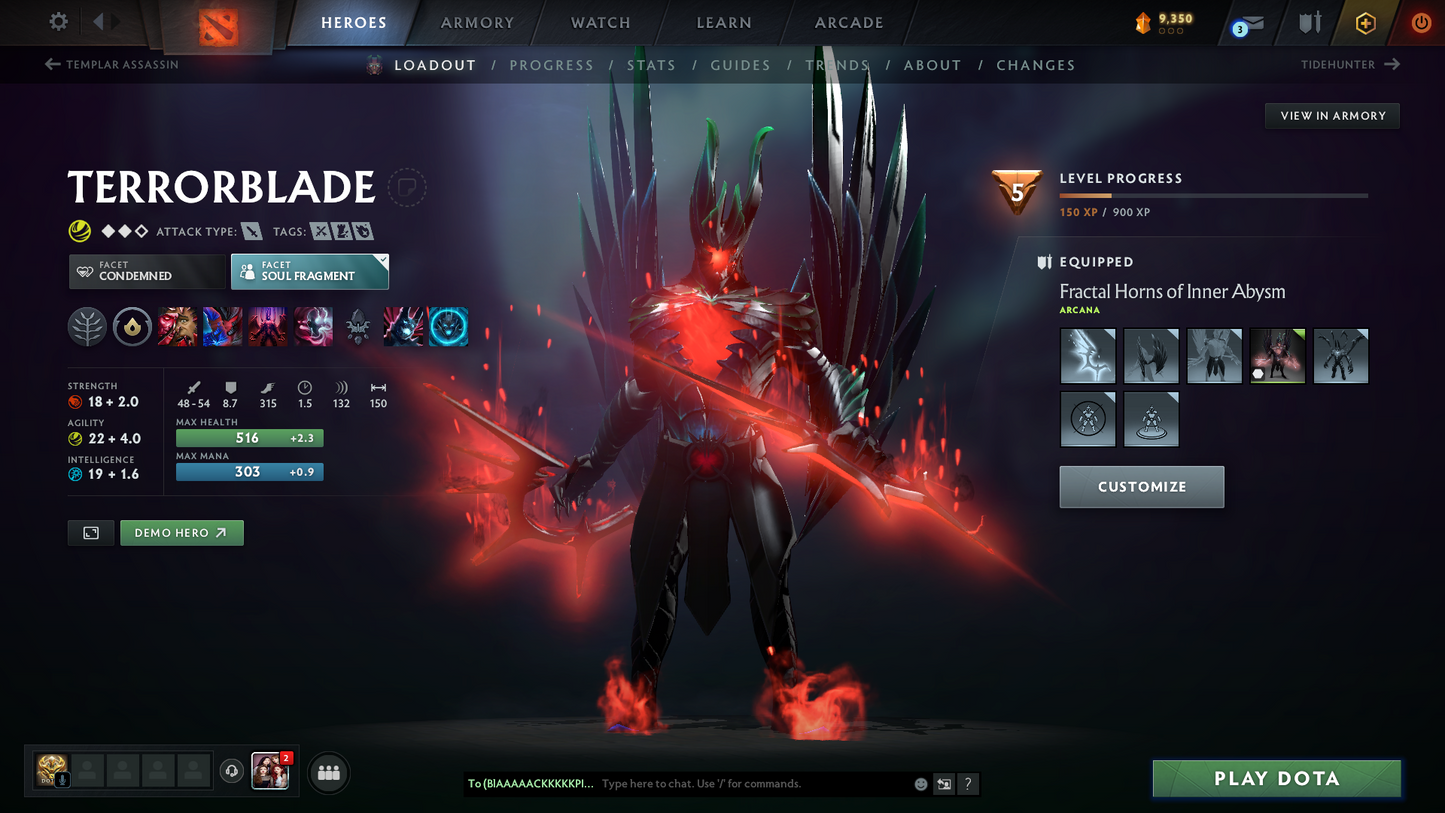
Task: Select the Condemned facet
Action: pyautogui.click(x=146, y=271)
